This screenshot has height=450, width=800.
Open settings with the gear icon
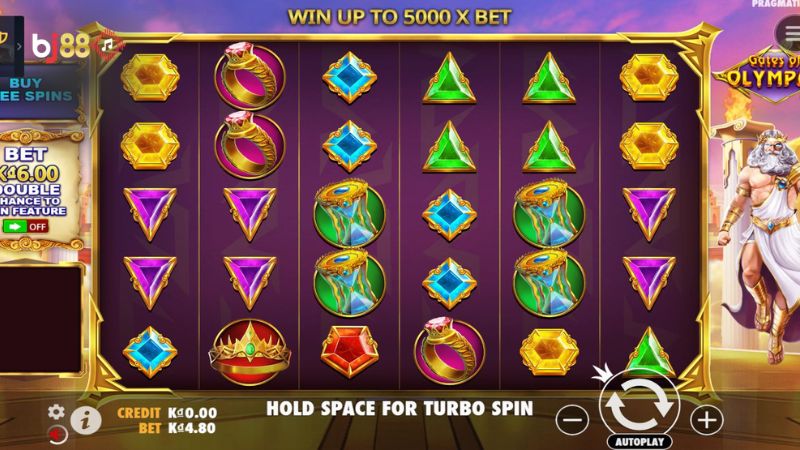tap(57, 411)
